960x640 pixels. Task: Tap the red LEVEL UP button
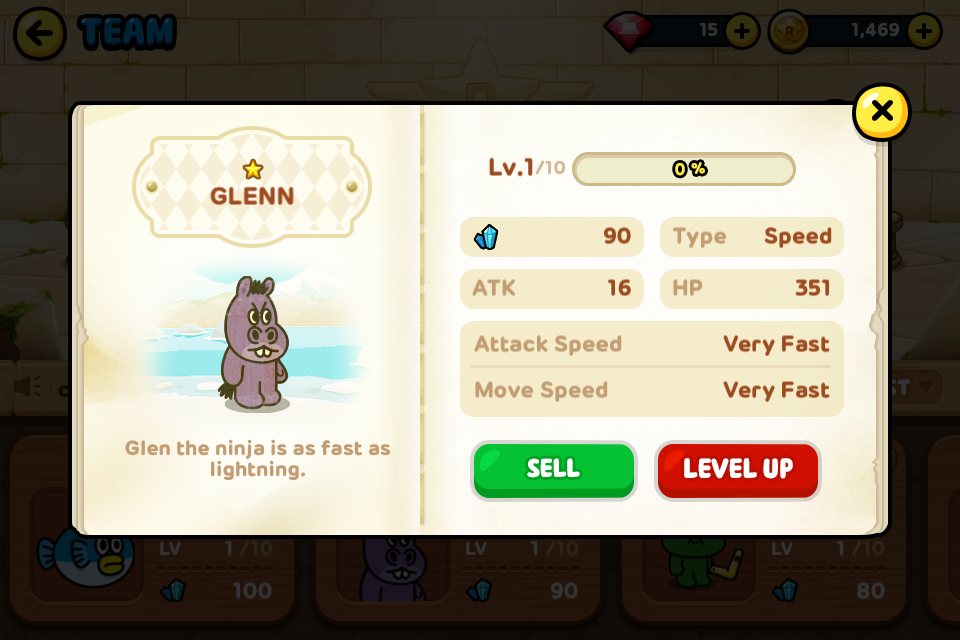pyautogui.click(x=738, y=470)
